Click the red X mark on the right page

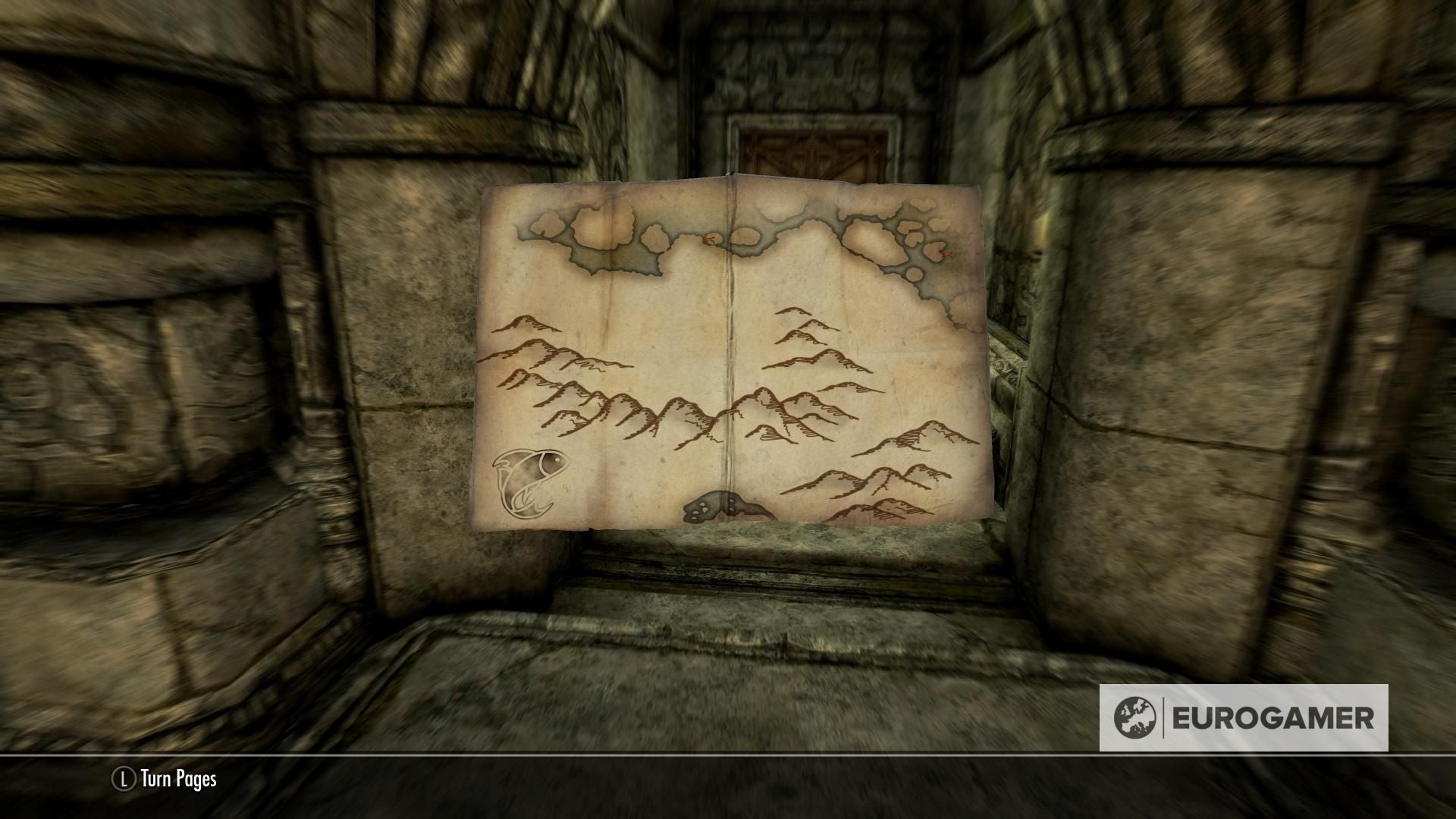(x=945, y=254)
